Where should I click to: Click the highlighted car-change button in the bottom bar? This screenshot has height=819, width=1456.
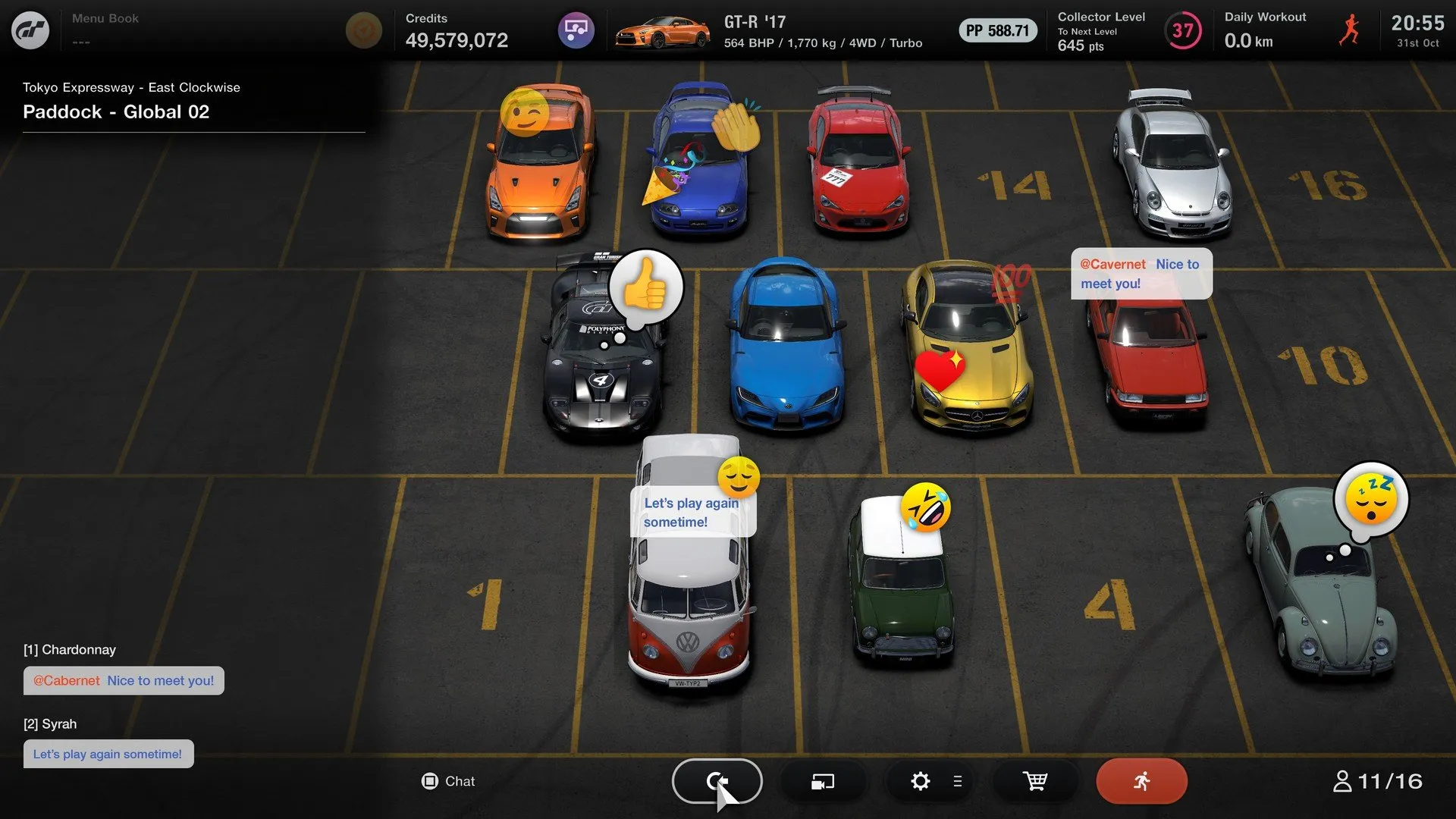point(717,781)
